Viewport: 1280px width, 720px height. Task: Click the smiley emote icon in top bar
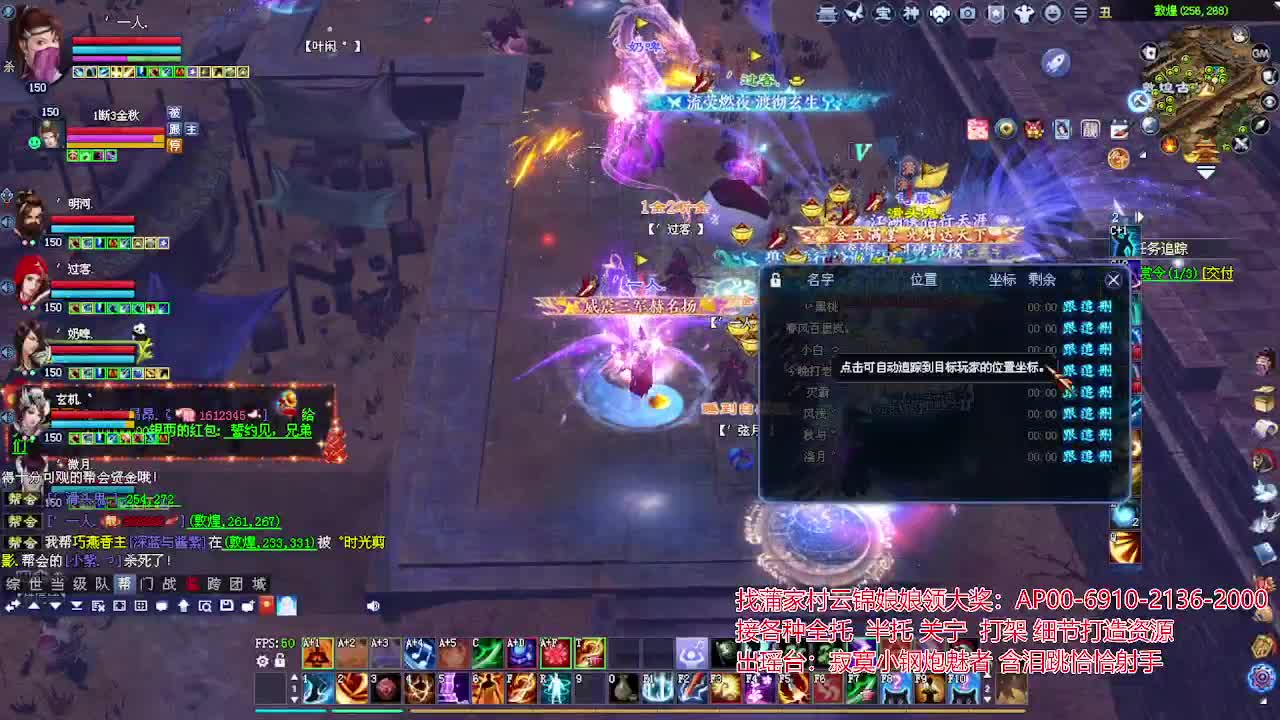pos(1053,13)
